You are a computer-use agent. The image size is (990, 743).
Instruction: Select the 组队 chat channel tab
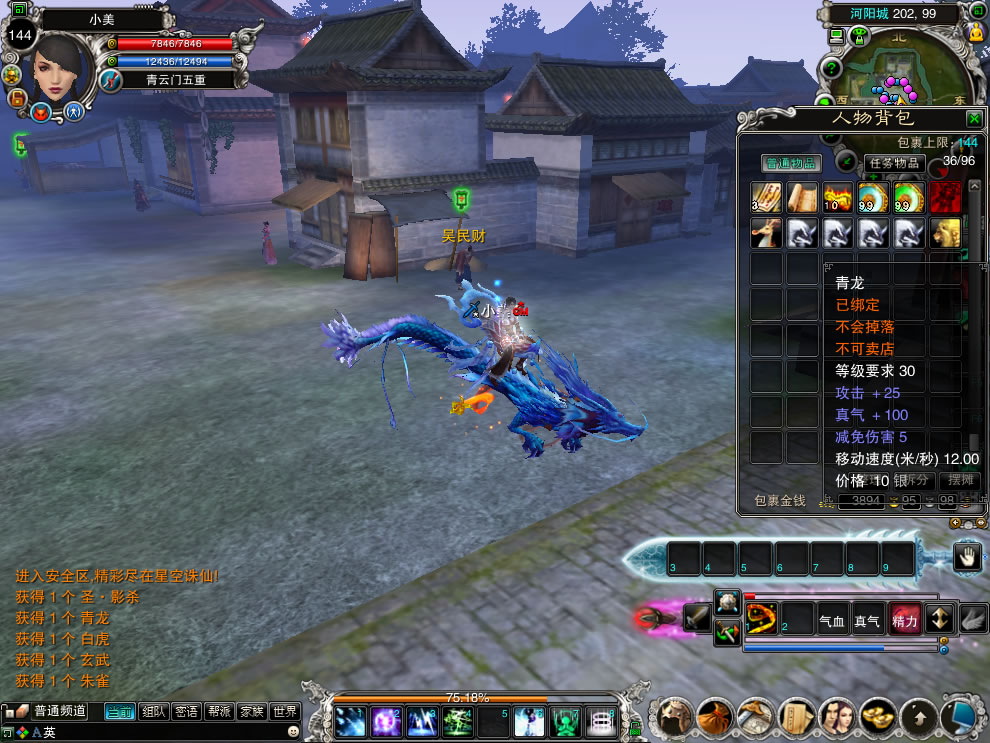pos(153,712)
